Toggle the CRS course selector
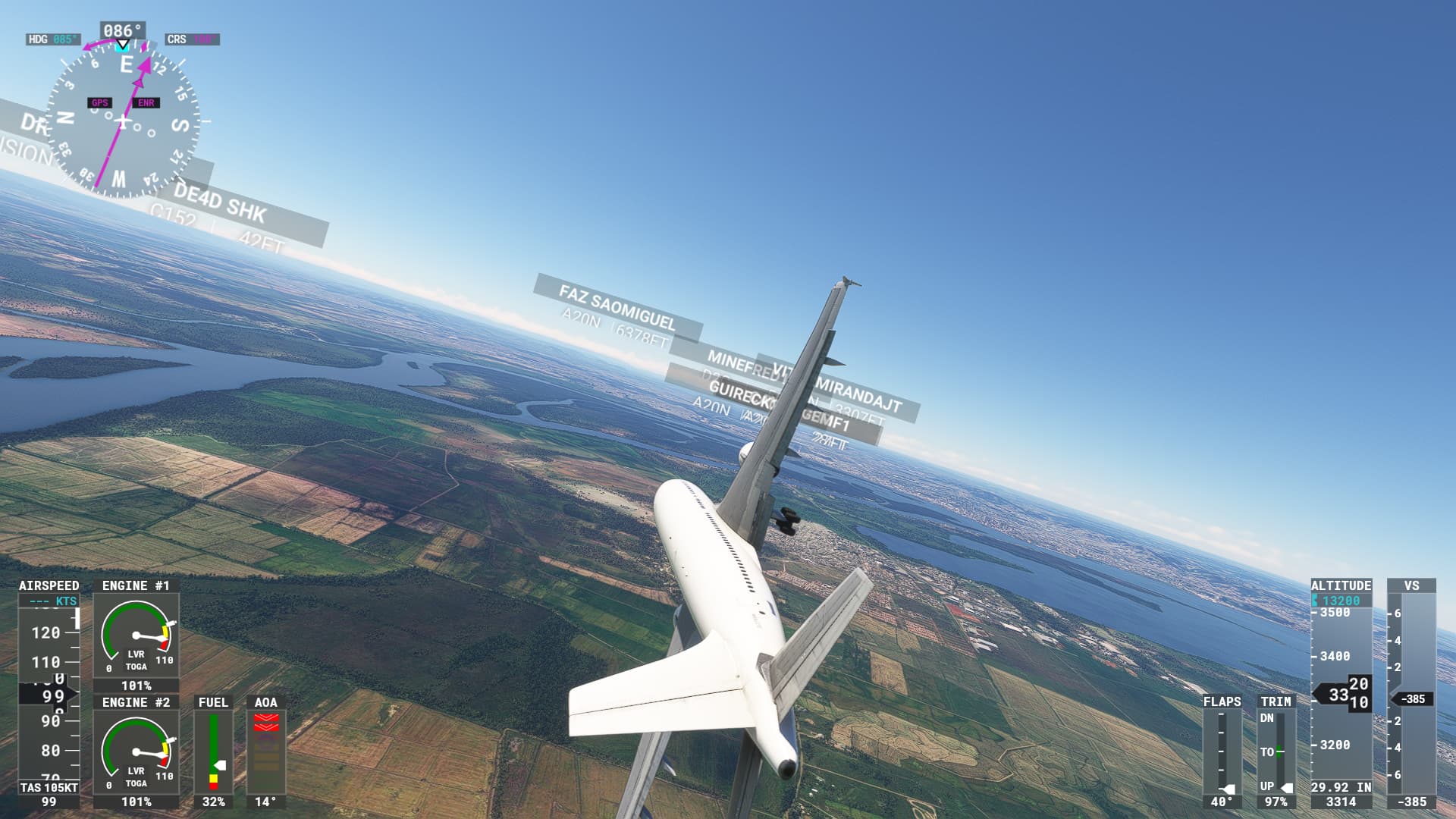 pyautogui.click(x=192, y=40)
